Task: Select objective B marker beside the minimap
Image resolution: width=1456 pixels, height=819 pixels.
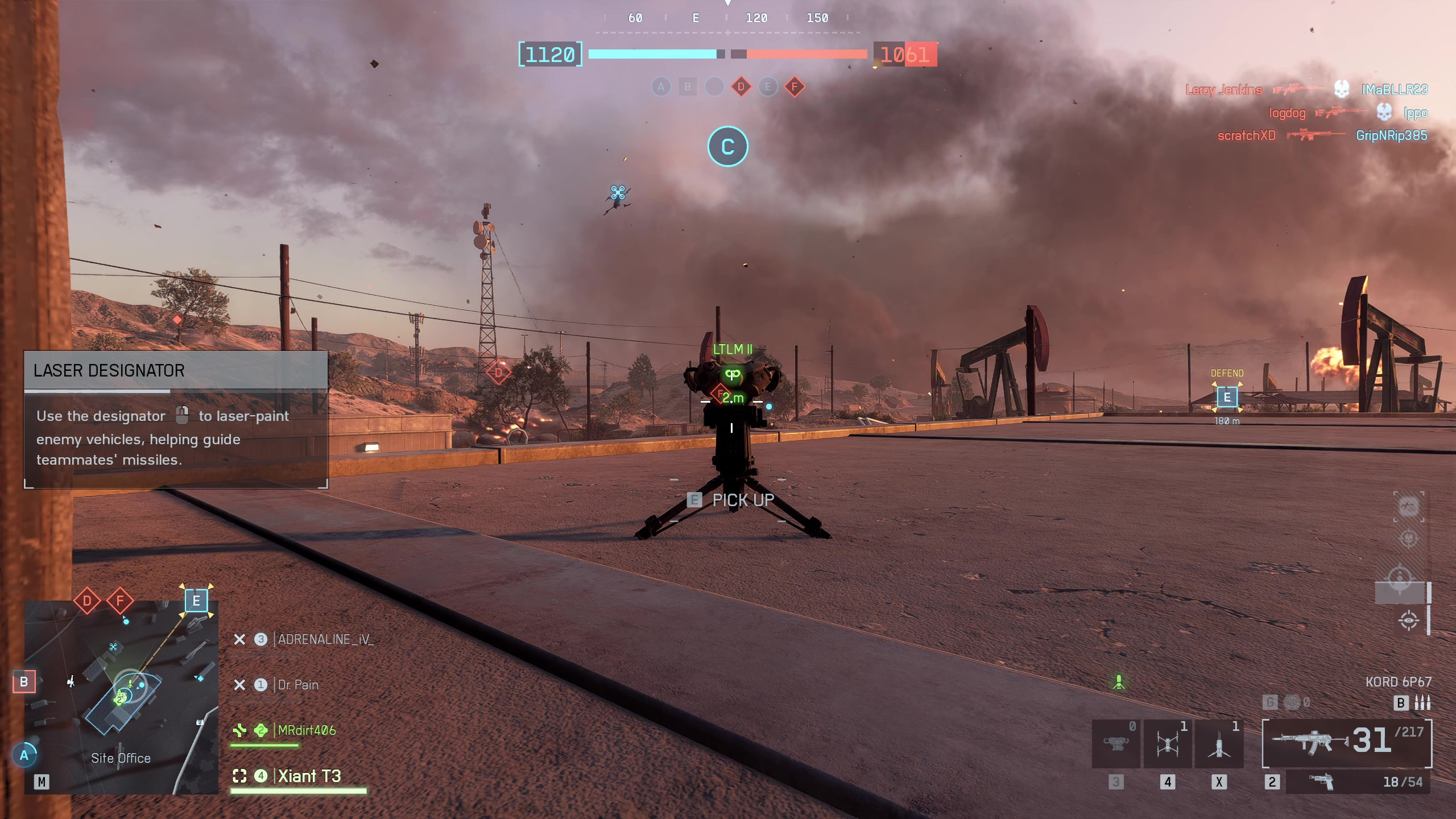Action: (x=24, y=681)
